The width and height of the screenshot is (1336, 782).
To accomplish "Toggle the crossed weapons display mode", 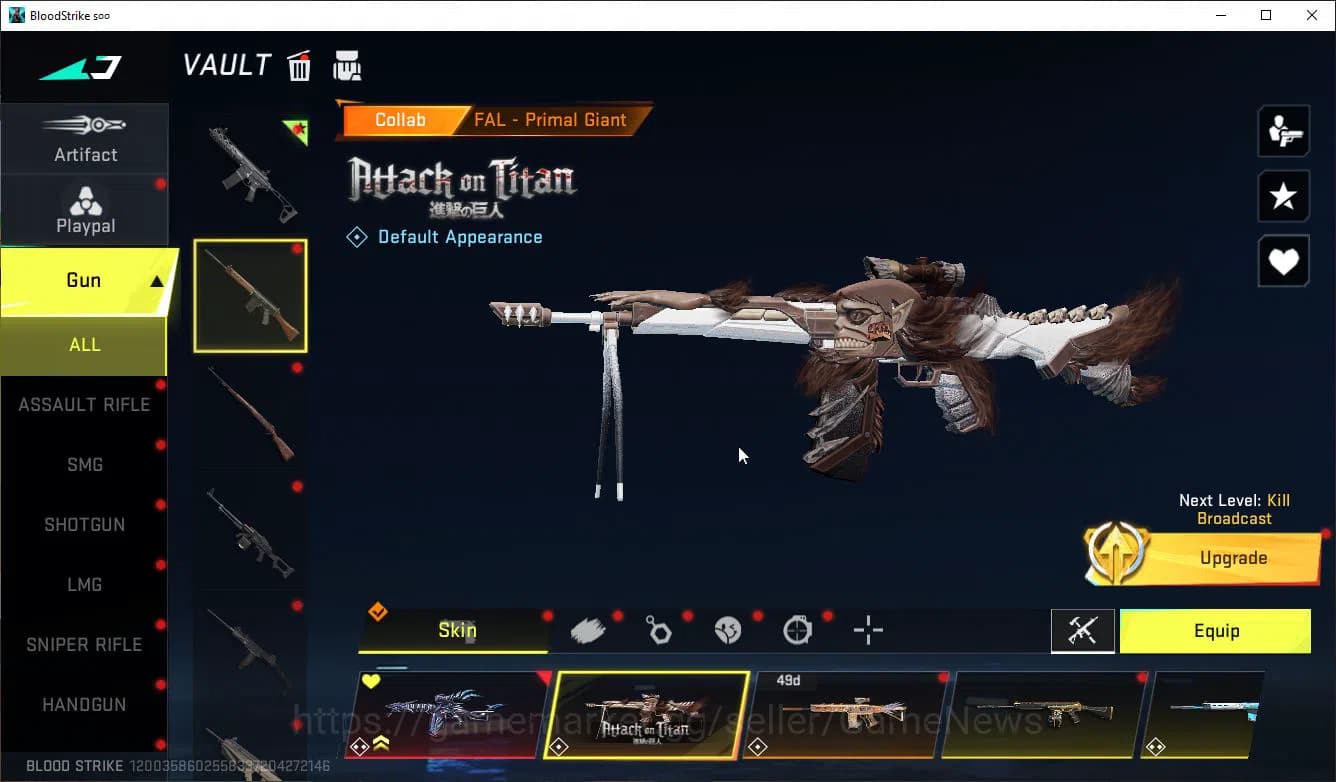I will (x=1083, y=631).
